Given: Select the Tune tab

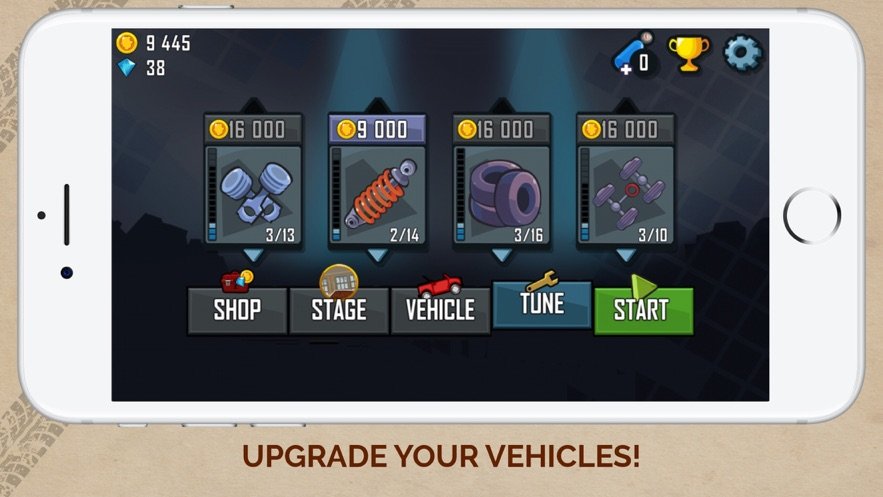Looking at the screenshot, I should 542,304.
